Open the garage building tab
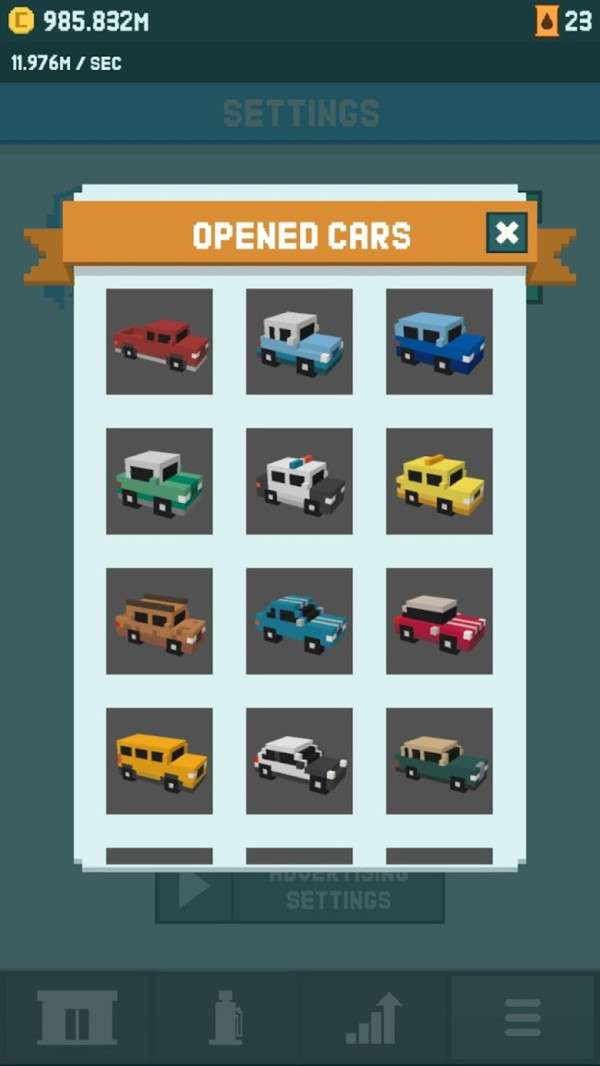 77,1018
